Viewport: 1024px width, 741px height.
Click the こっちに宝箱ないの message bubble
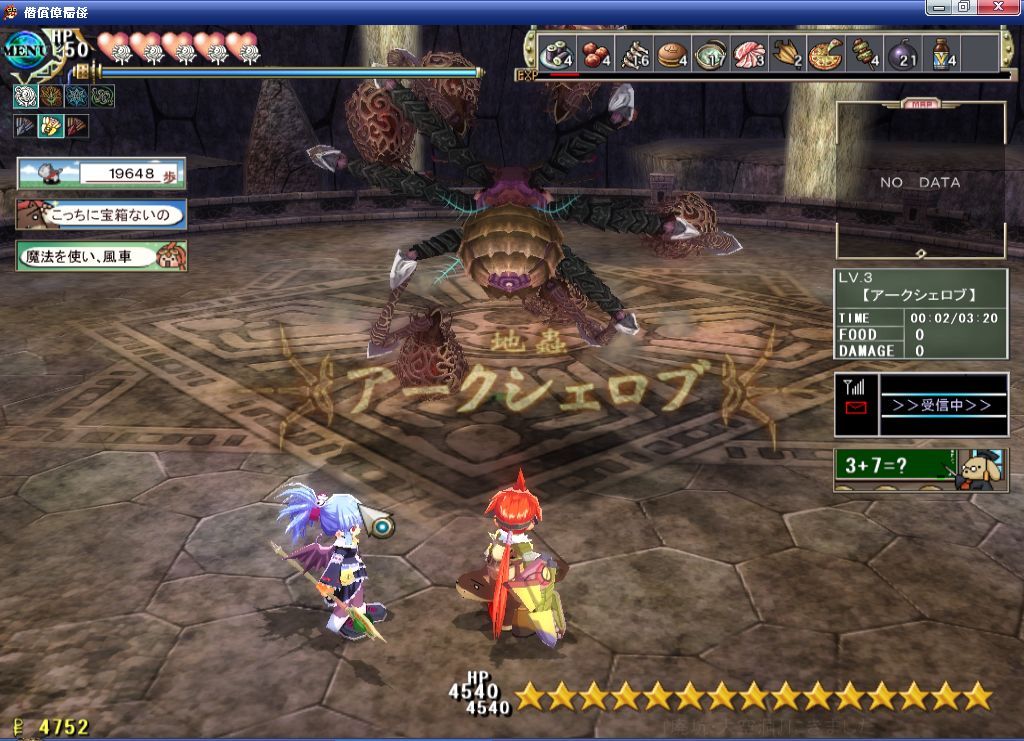point(101,214)
